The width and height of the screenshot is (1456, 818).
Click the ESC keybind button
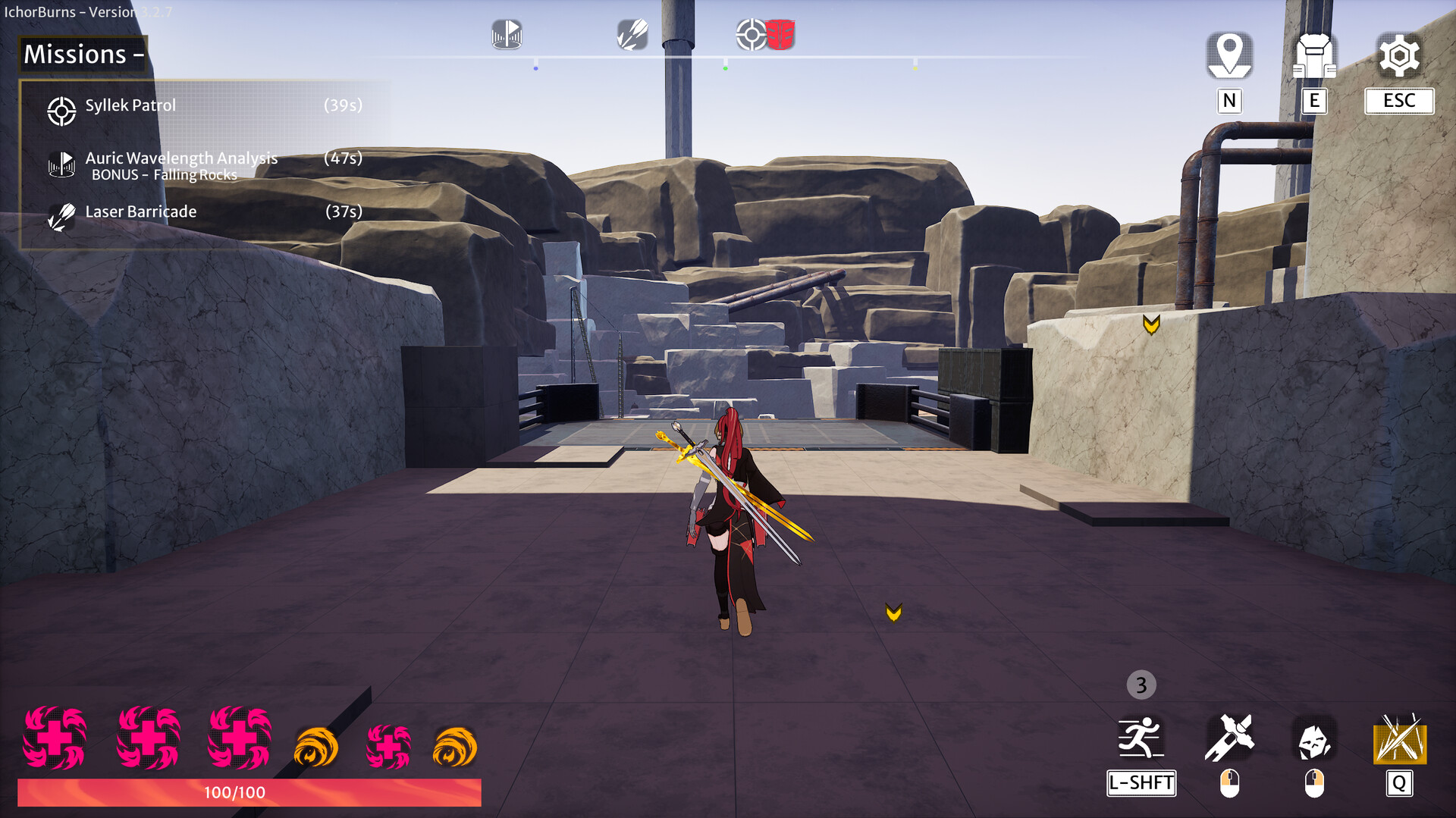tap(1398, 101)
